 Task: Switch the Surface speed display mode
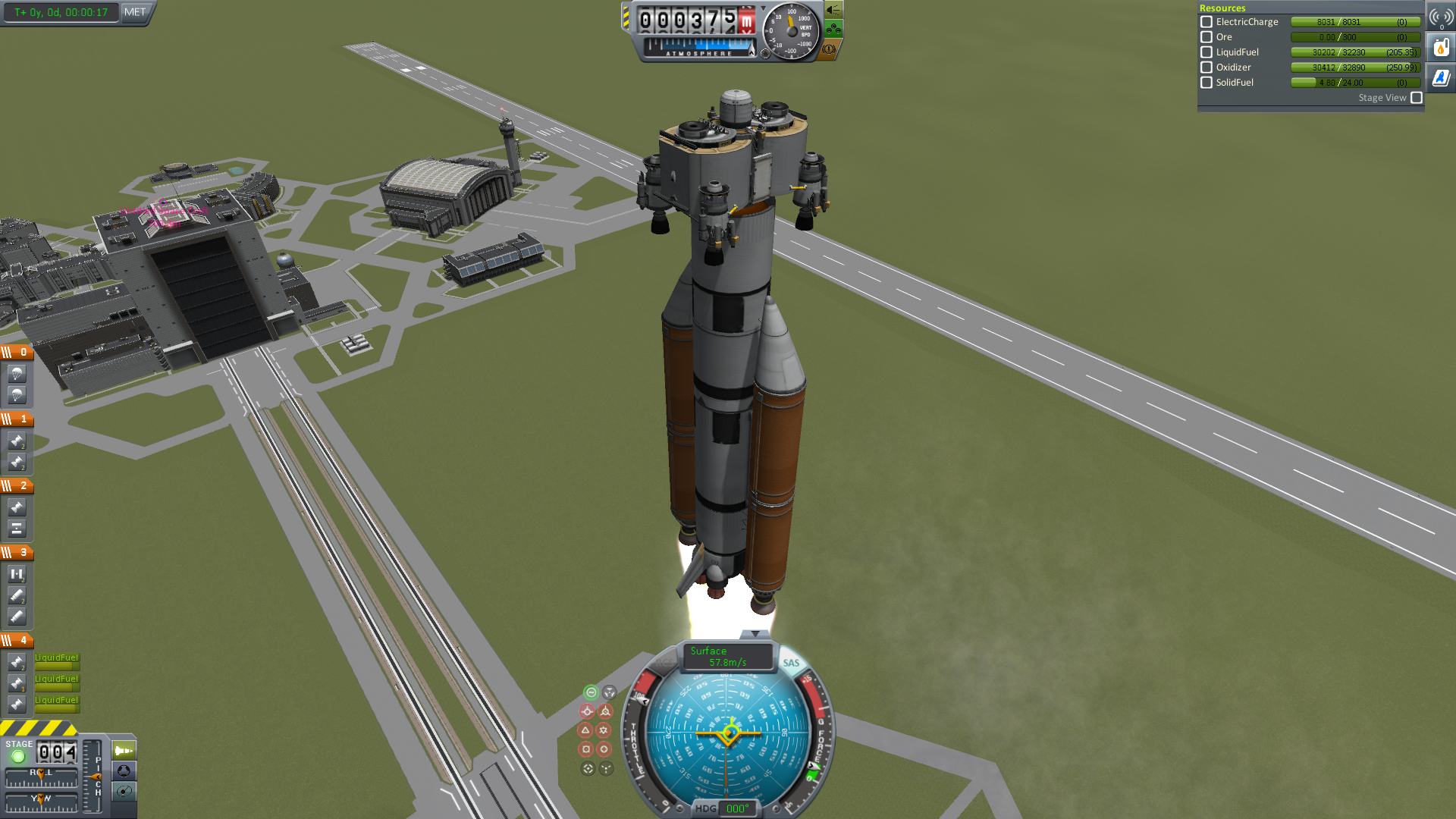pyautogui.click(x=726, y=656)
